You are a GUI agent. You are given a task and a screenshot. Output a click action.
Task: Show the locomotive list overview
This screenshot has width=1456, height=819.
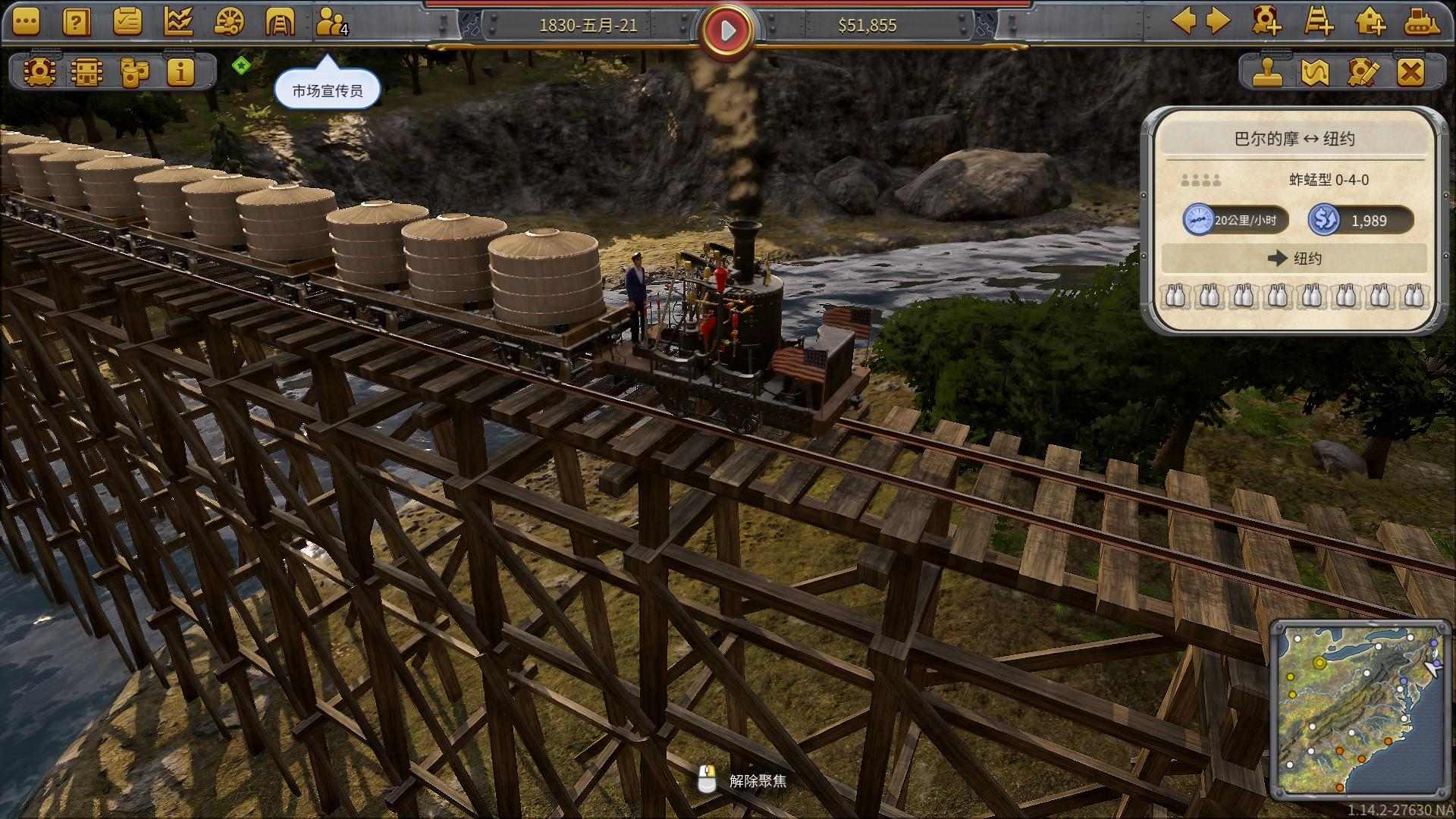click(38, 72)
